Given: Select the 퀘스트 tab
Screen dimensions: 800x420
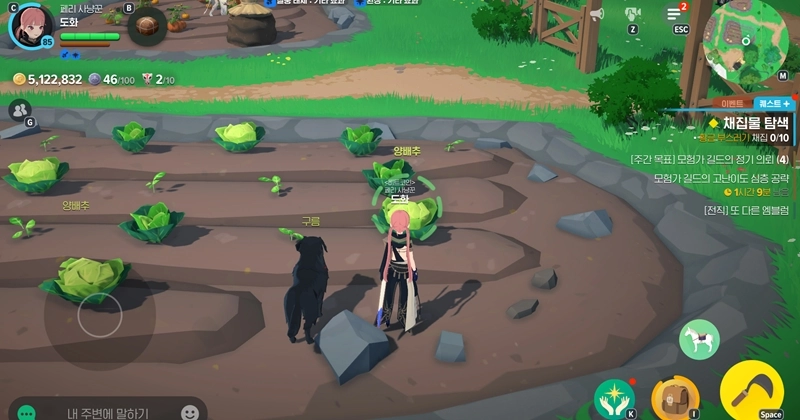Looking at the screenshot, I should (x=773, y=103).
